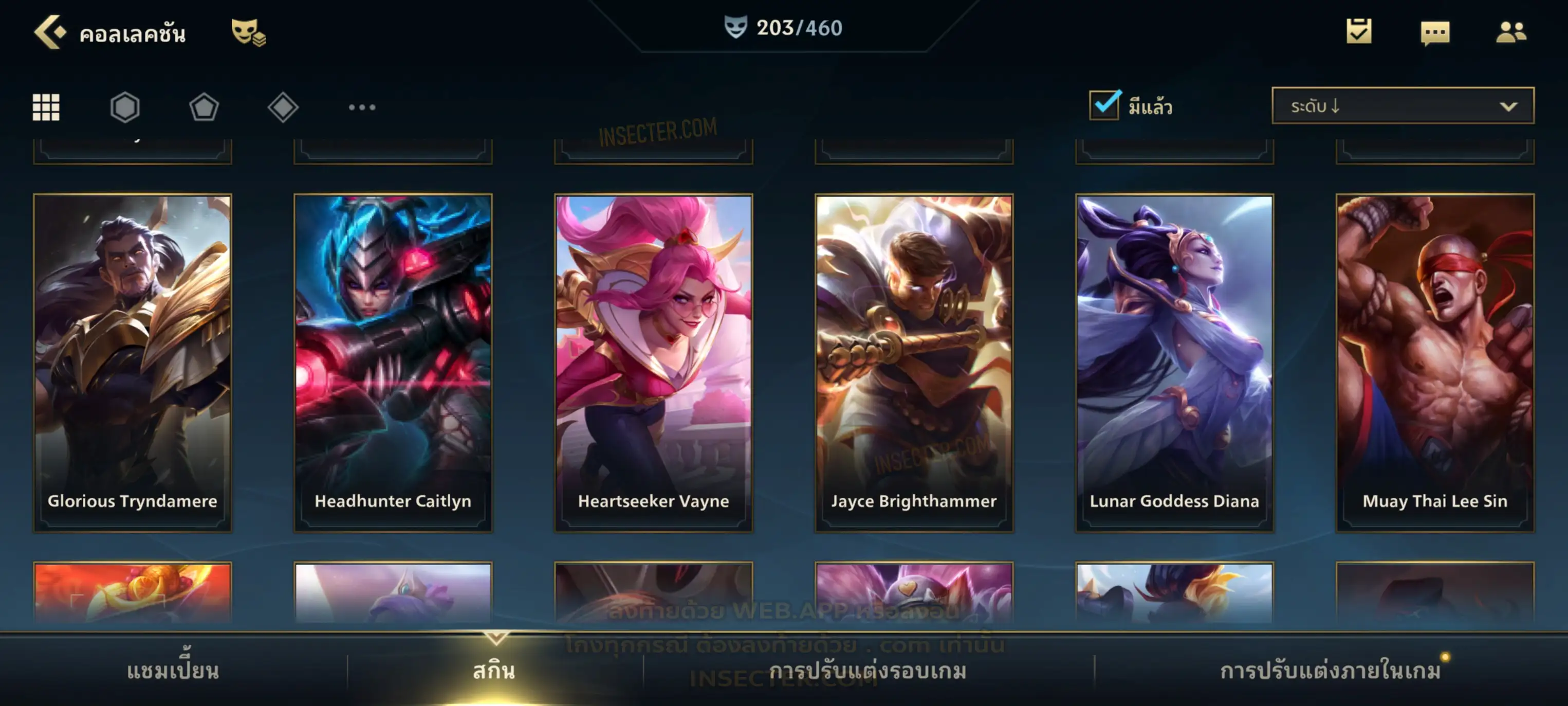
Task: Open the mask and coins skin shop icon
Action: (x=248, y=32)
